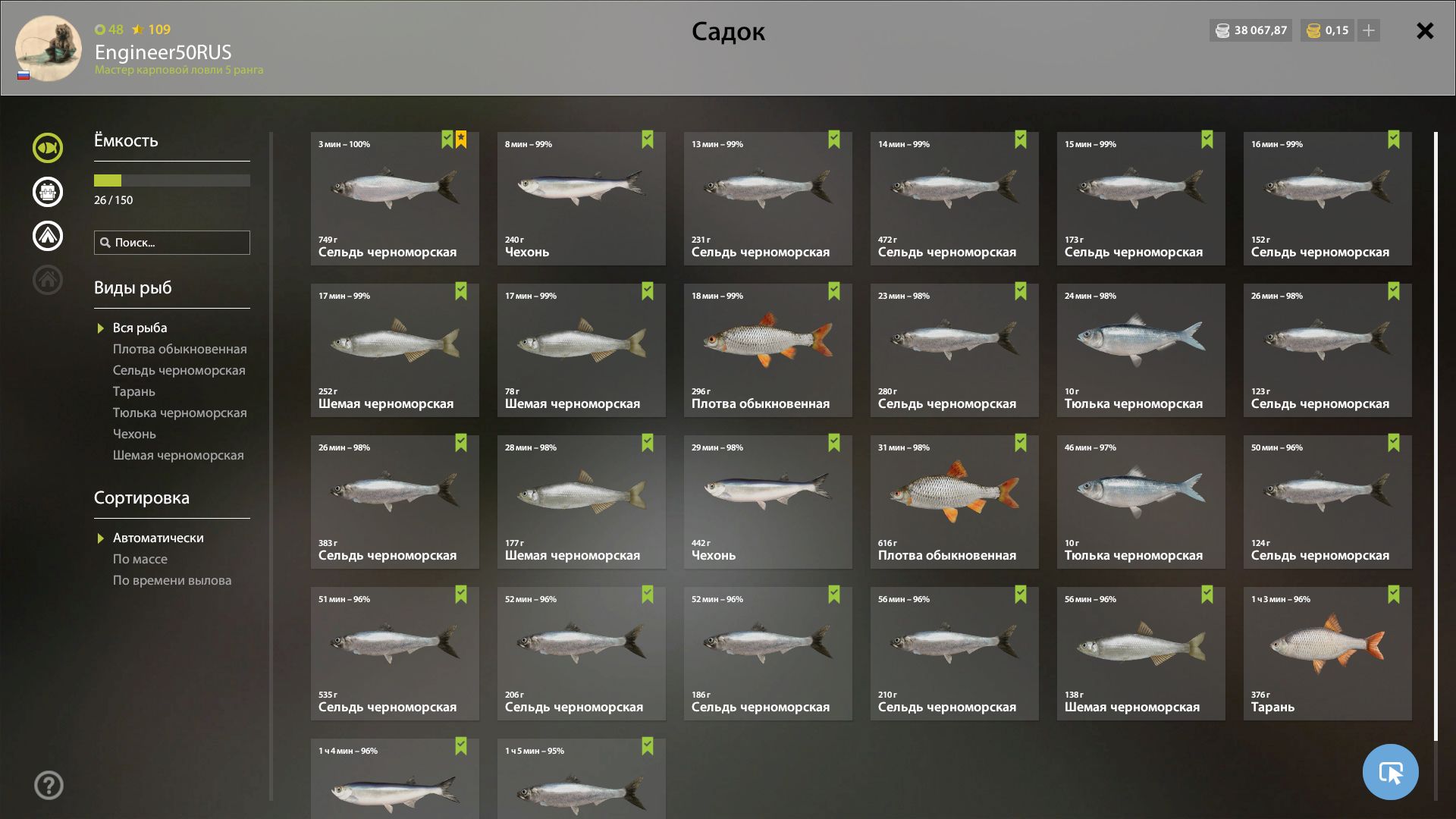Screen dimensions: 1456x819
Task: Click the blue cursor selection button
Action: click(x=1390, y=772)
